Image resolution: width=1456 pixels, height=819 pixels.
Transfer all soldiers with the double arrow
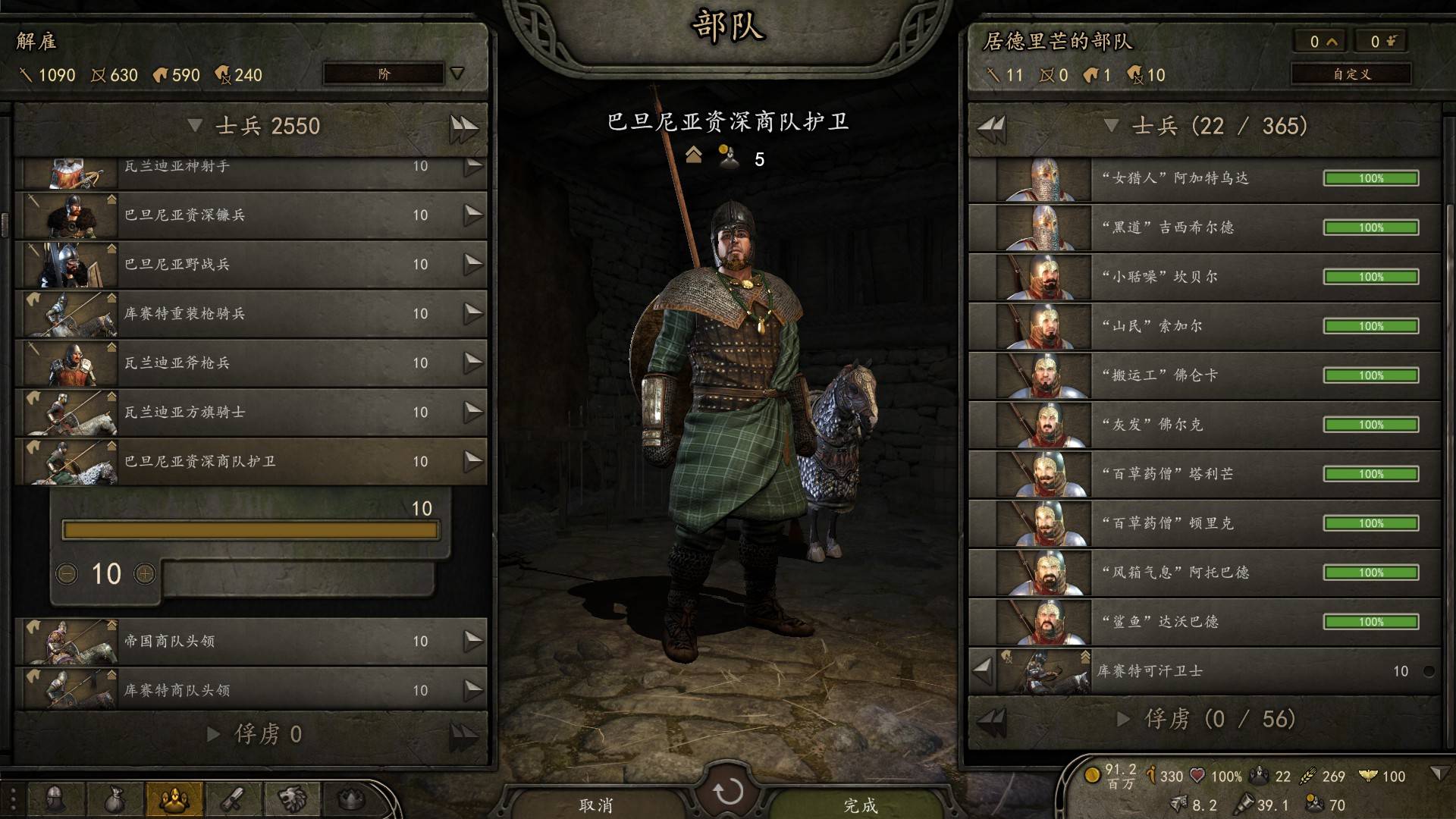463,127
